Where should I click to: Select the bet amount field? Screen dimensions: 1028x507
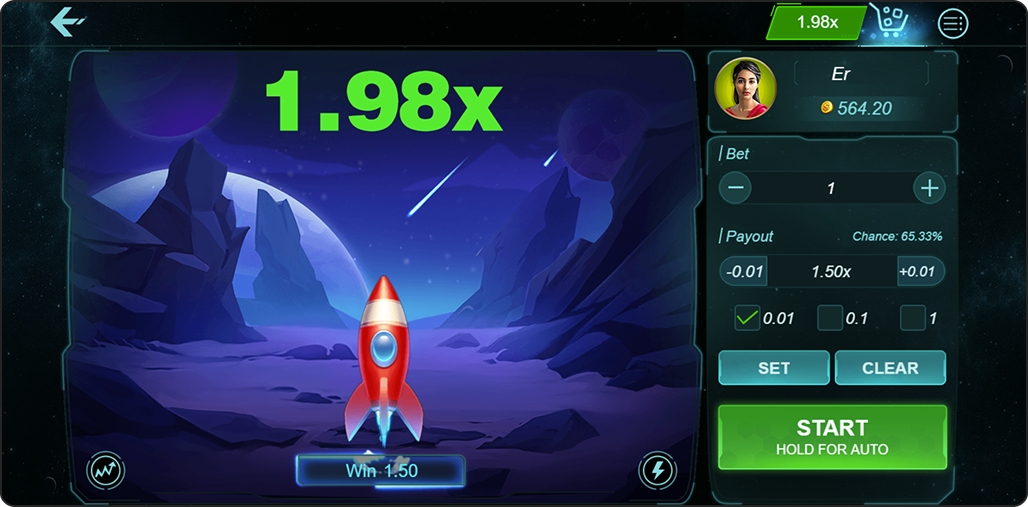point(831,188)
